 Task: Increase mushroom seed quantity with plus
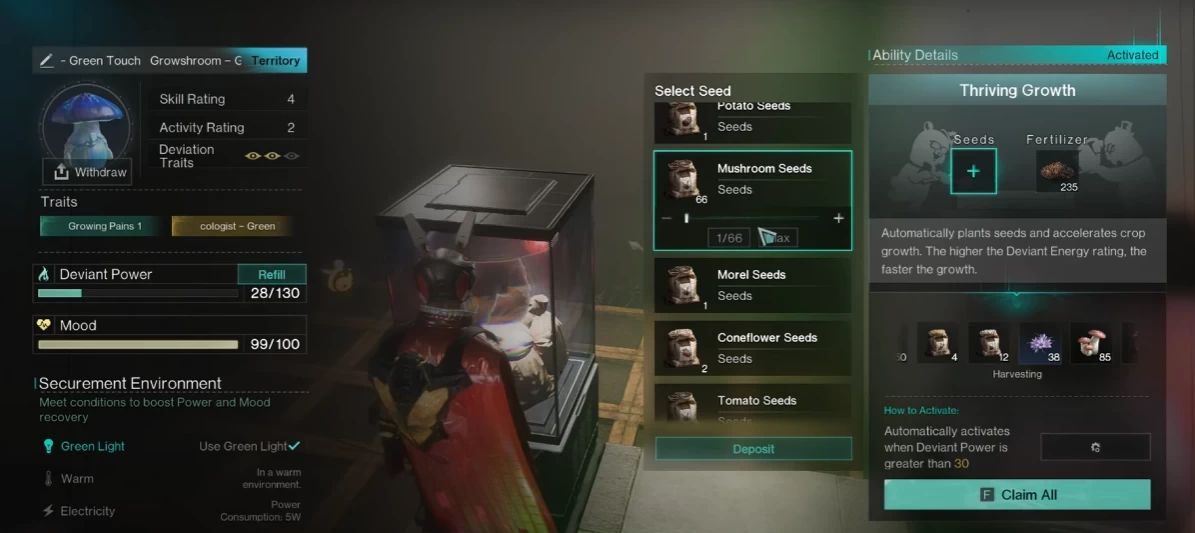838,218
